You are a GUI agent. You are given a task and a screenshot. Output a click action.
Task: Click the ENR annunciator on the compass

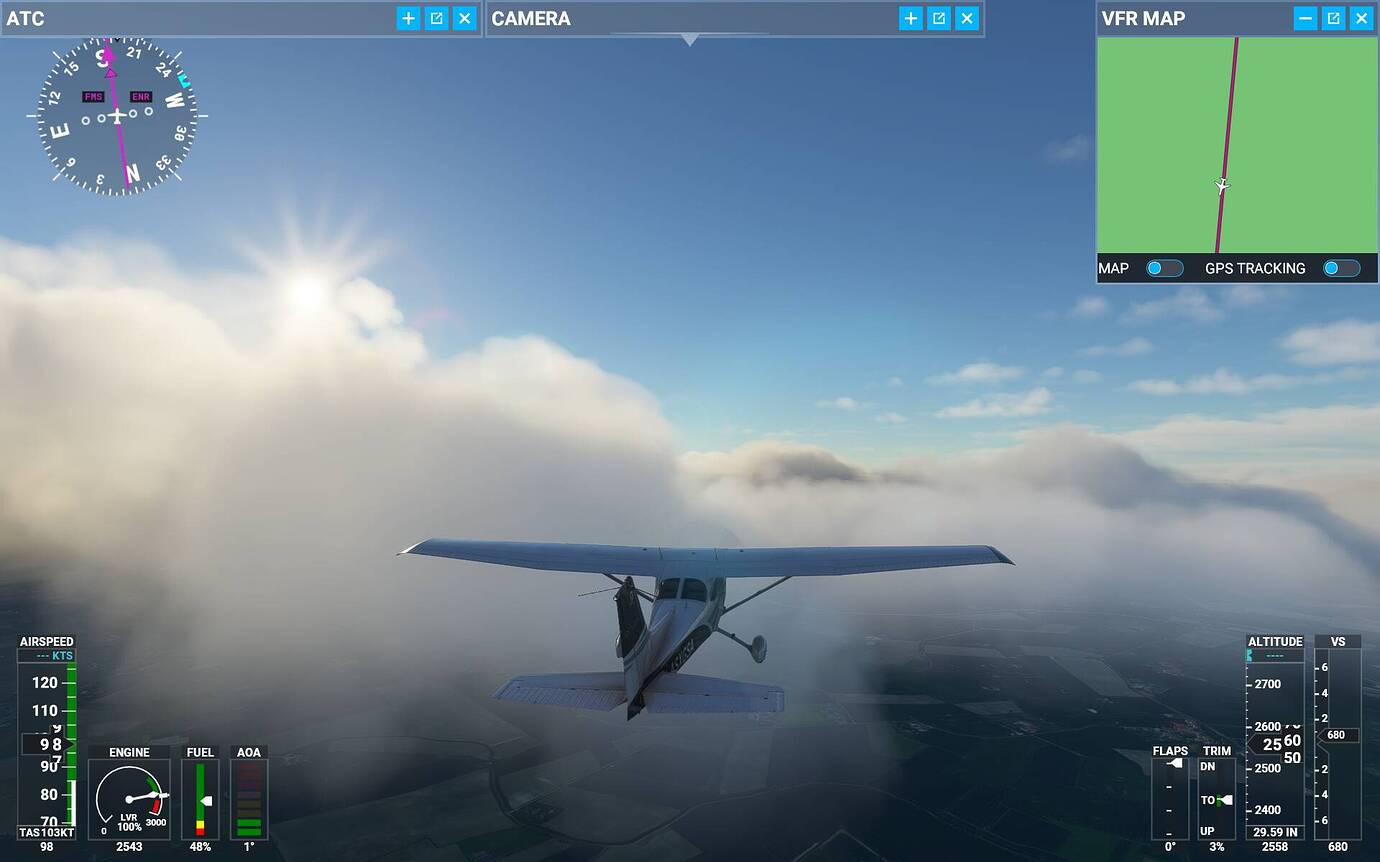click(140, 95)
